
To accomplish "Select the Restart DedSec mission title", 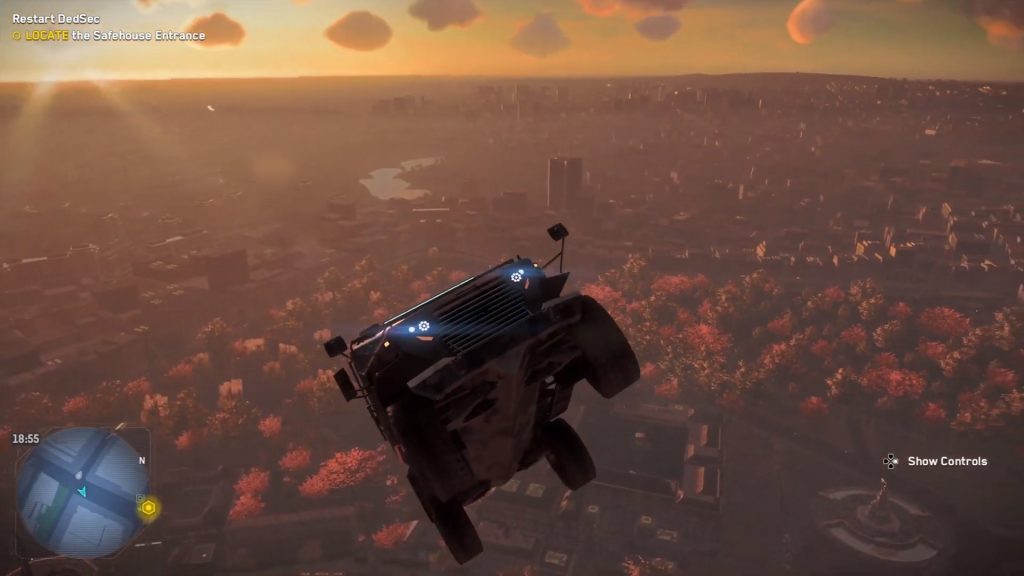I will tap(56, 19).
